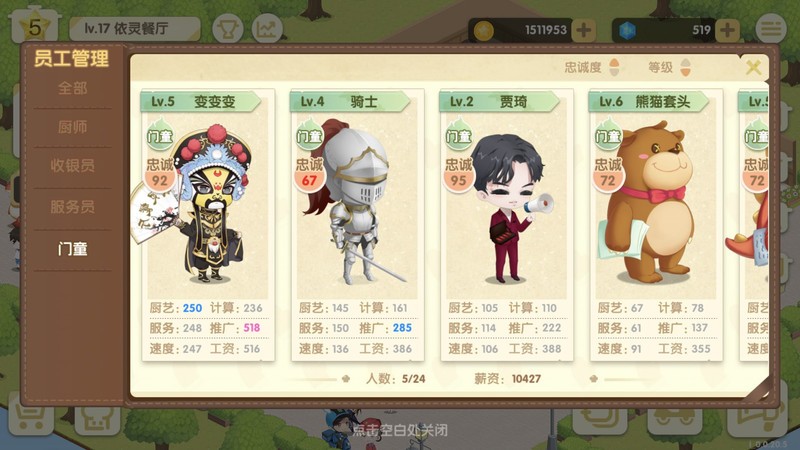Open the 收银员 staff category
The width and height of the screenshot is (800, 450).
(72, 166)
